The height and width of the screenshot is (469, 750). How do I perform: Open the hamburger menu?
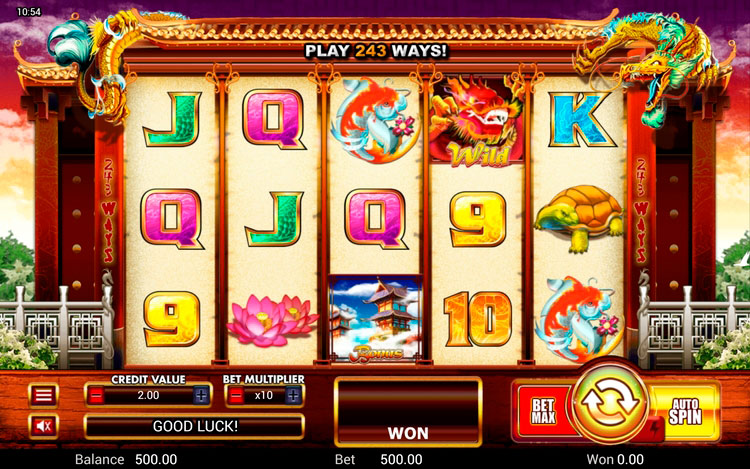(x=43, y=395)
